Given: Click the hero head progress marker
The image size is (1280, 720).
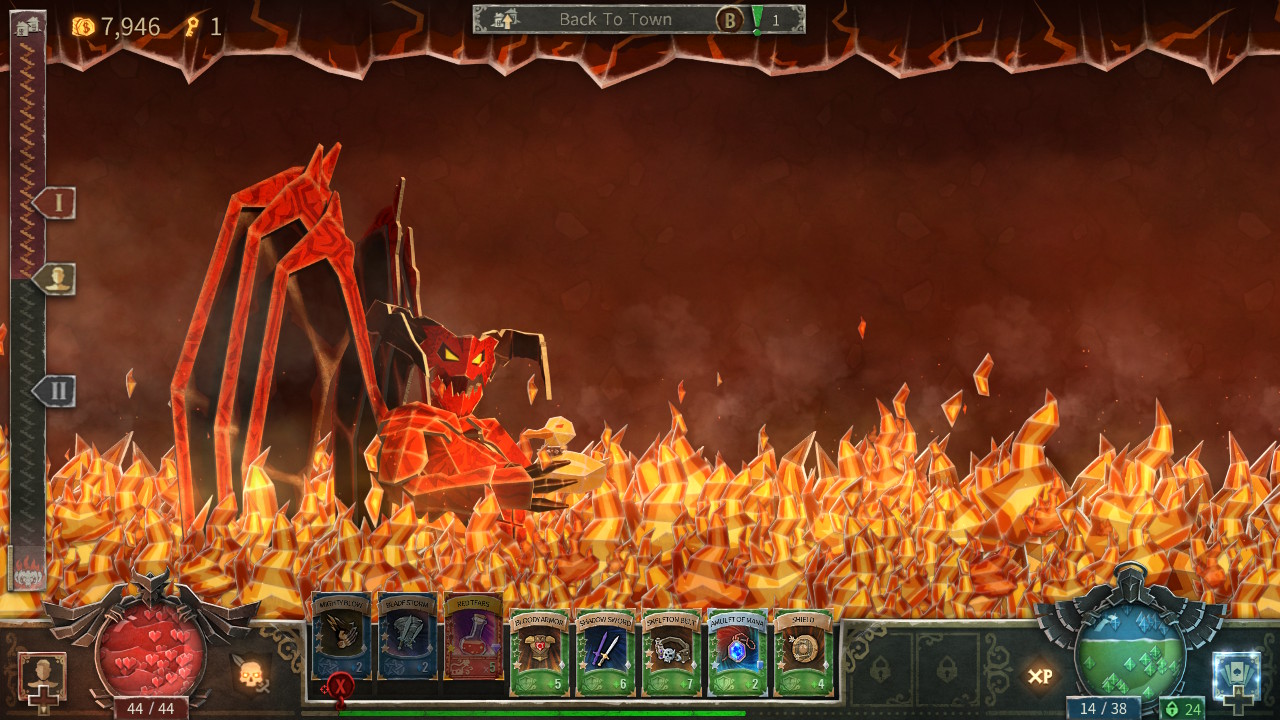Looking at the screenshot, I should 56,279.
